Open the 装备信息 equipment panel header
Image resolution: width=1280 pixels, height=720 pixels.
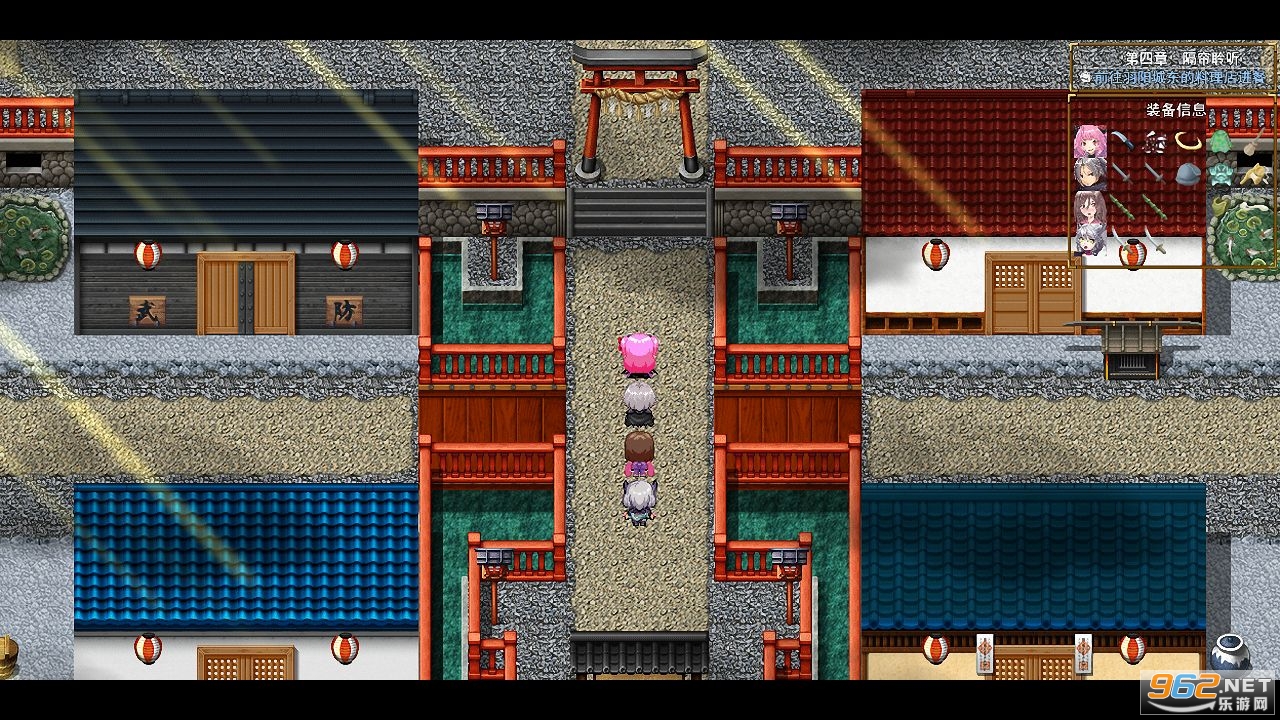tap(1176, 109)
